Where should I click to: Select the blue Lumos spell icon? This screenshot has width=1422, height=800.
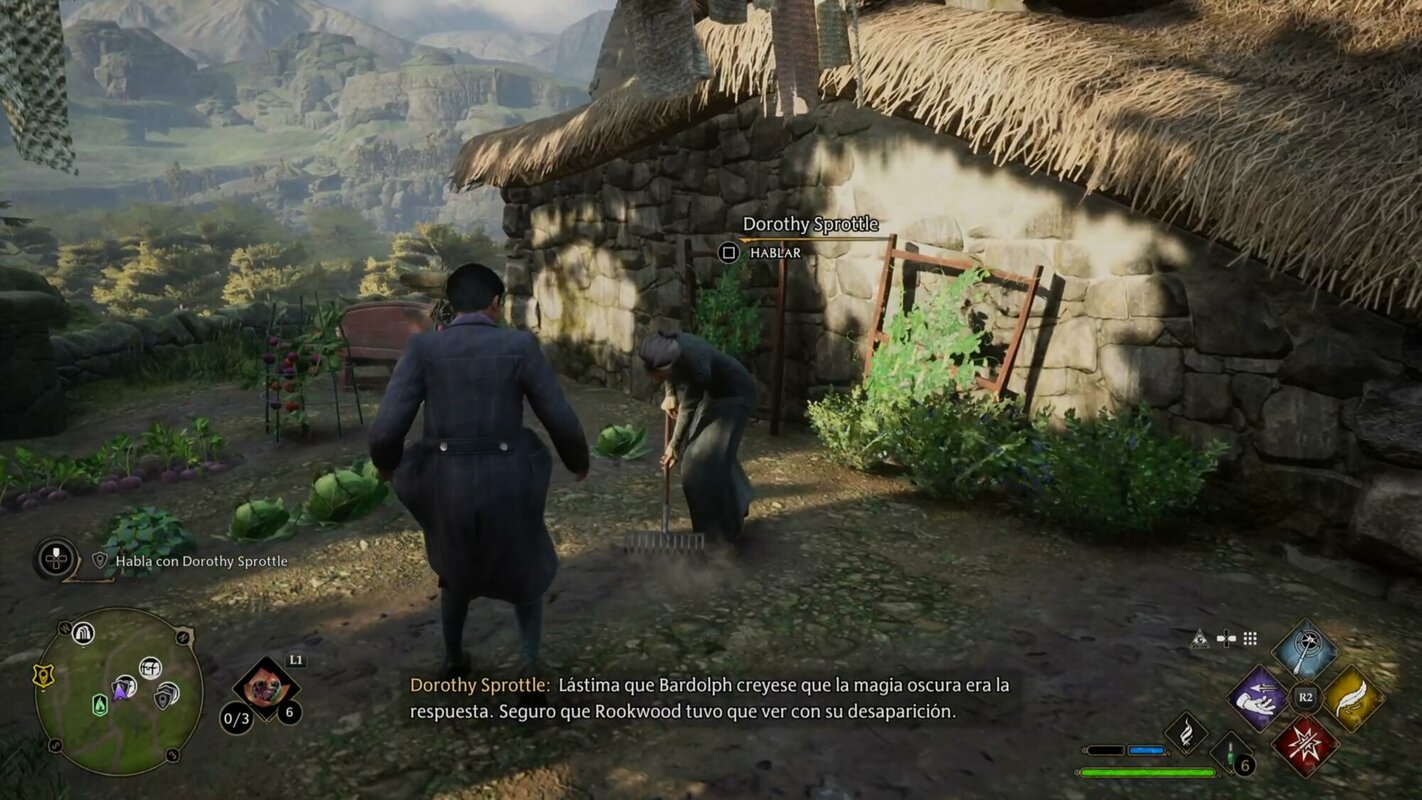[x=1305, y=650]
